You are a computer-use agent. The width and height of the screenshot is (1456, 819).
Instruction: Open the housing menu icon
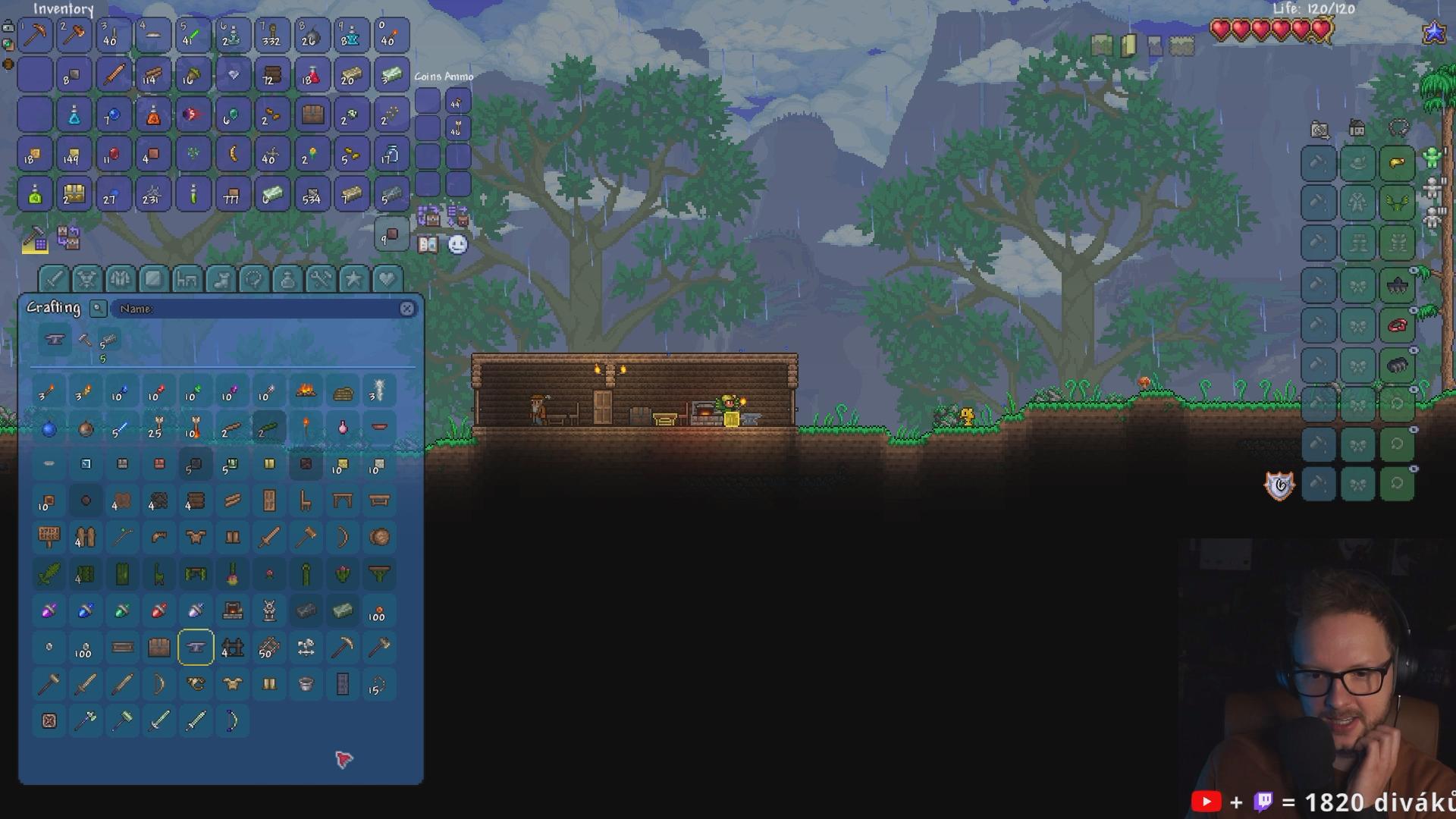pyautogui.click(x=1357, y=129)
